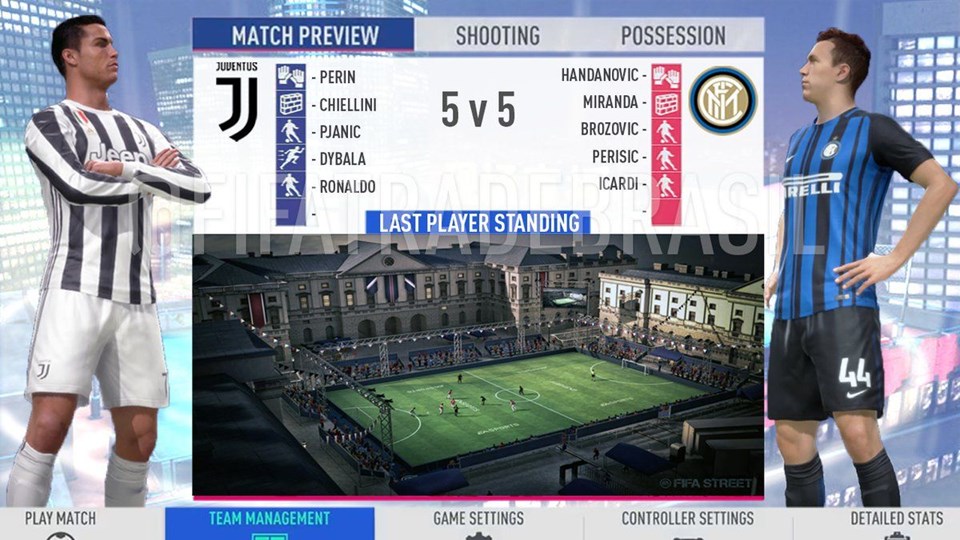This screenshot has height=540, width=960.
Task: Select Pjanic in the lineup
Action: (x=340, y=131)
